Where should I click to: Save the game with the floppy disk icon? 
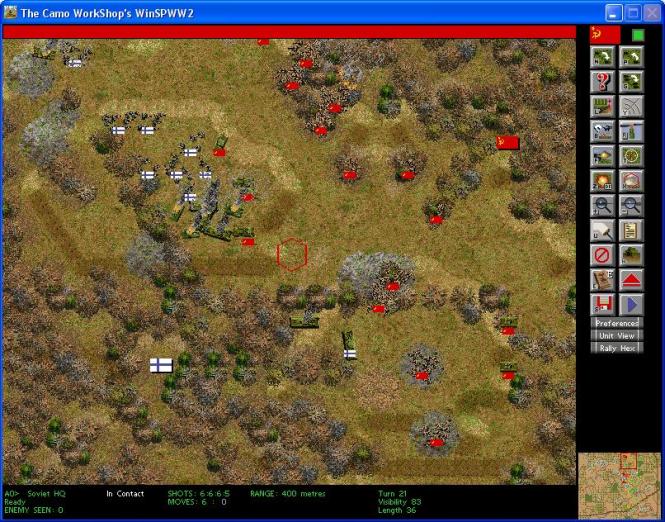602,304
